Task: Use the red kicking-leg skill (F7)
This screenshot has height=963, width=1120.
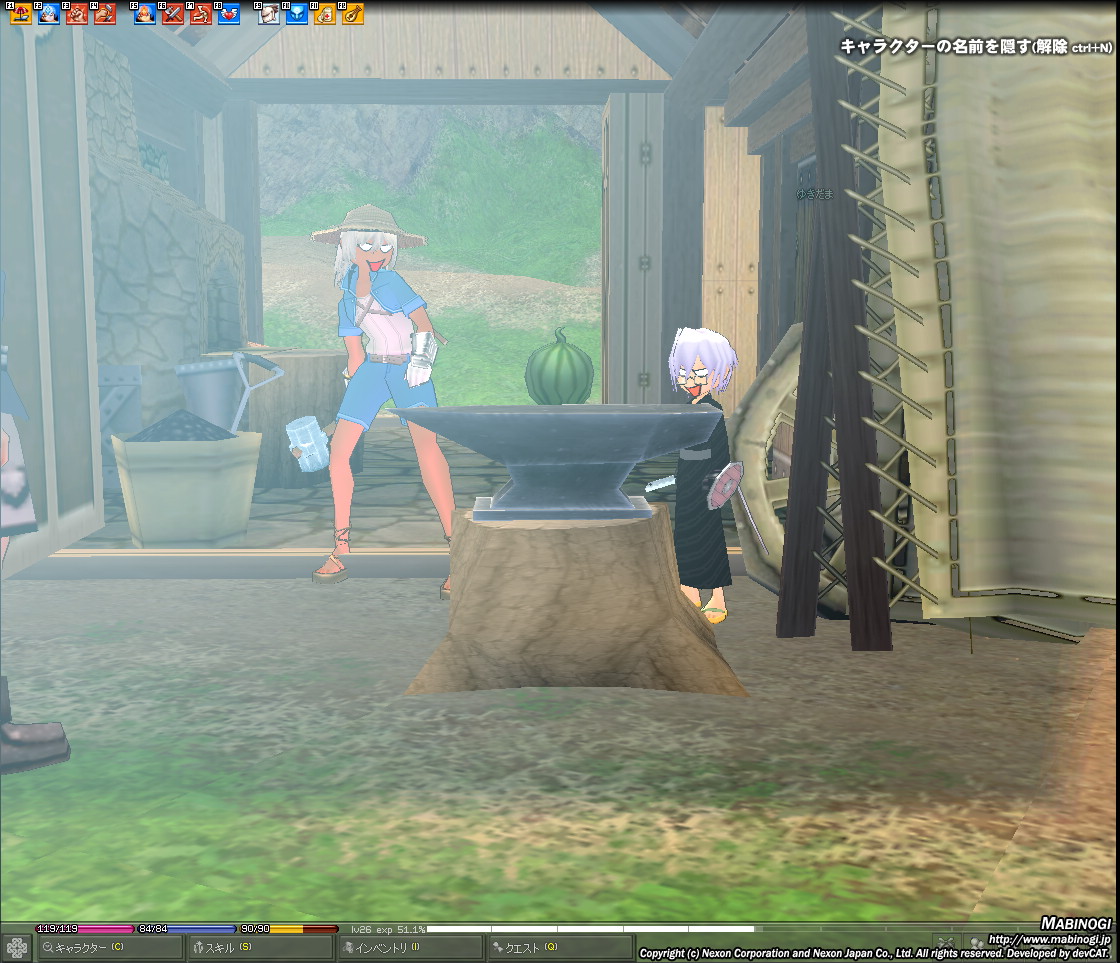Action: click(x=201, y=14)
